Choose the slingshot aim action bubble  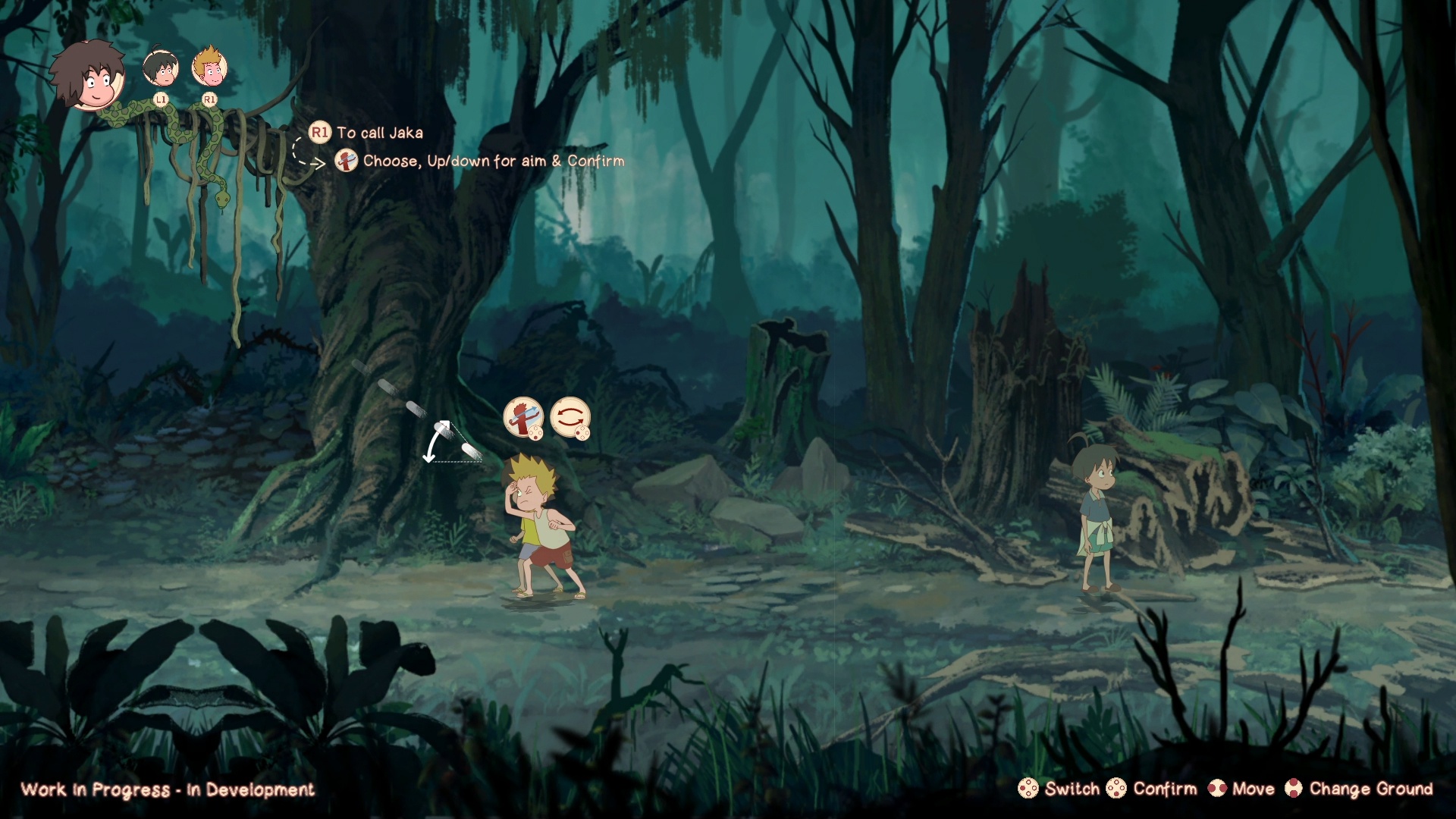523,417
